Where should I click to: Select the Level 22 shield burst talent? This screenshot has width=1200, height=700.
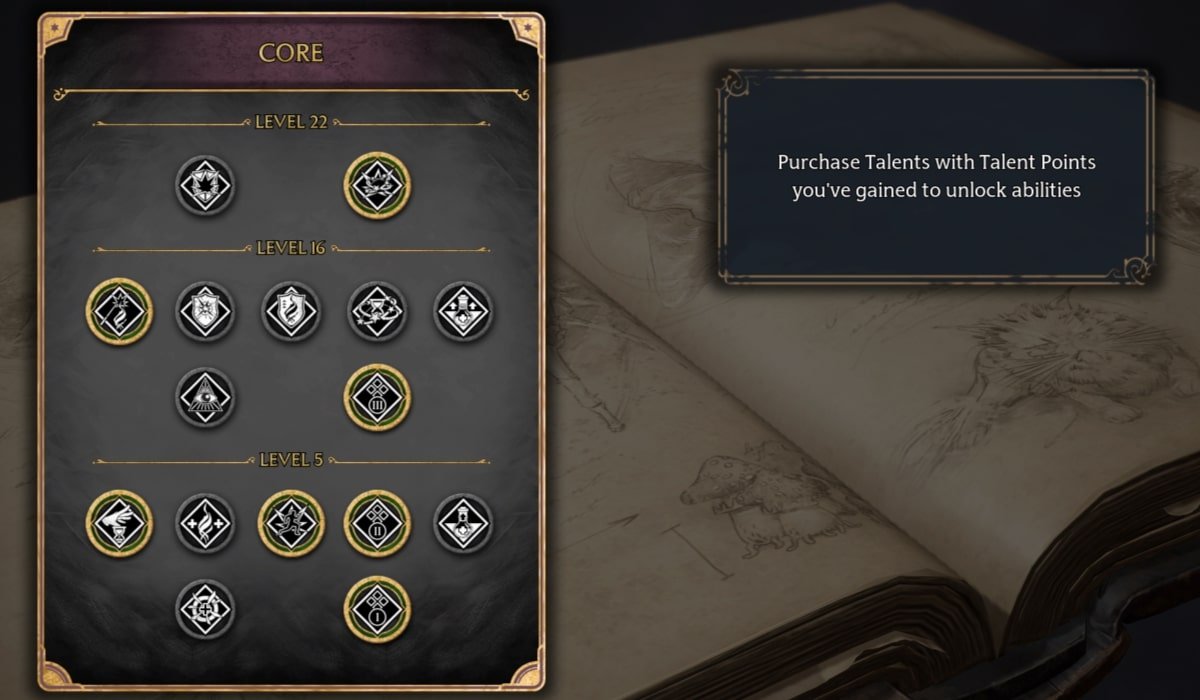[205, 185]
